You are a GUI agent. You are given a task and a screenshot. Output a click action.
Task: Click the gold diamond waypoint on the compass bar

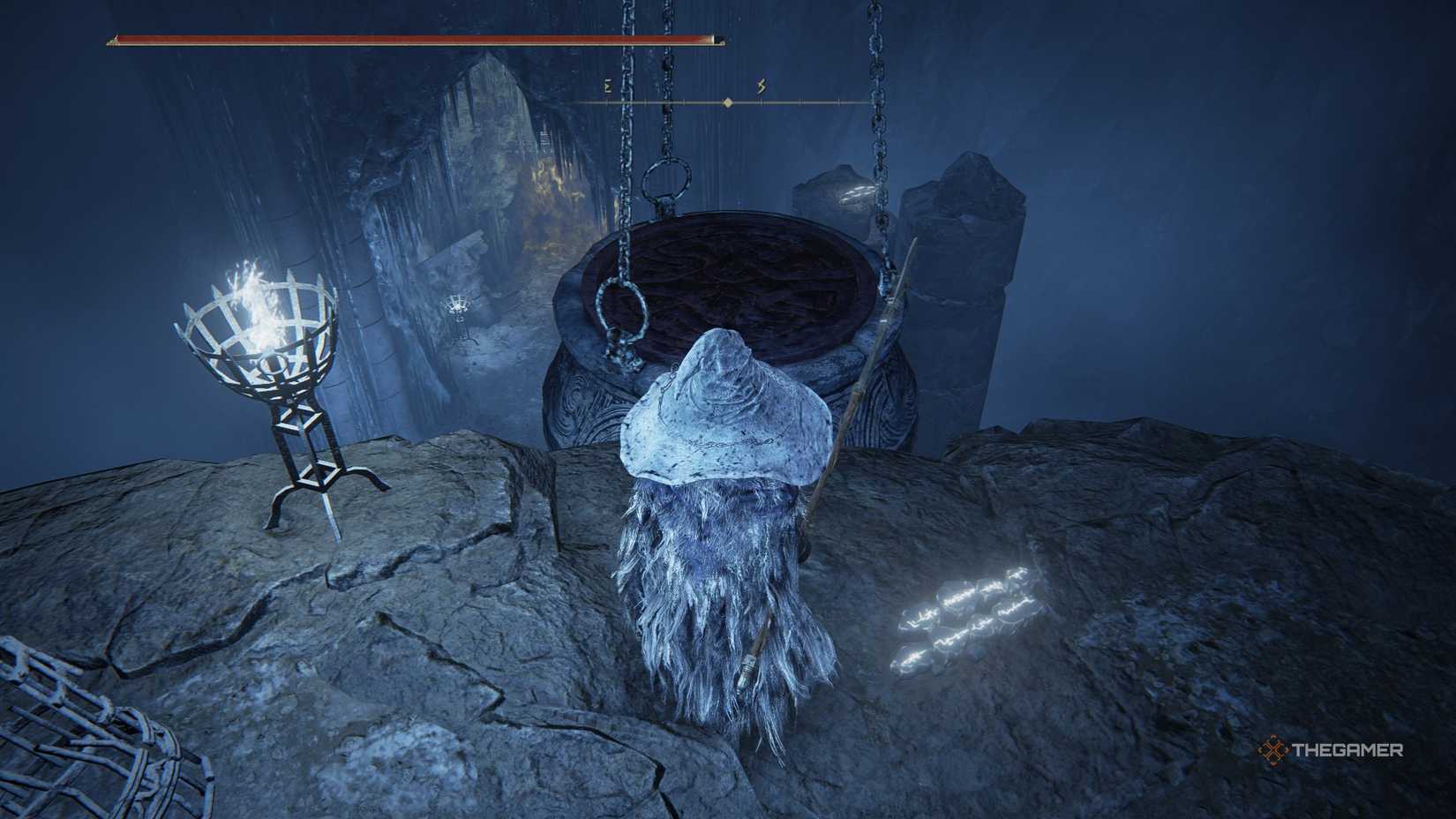coord(726,101)
